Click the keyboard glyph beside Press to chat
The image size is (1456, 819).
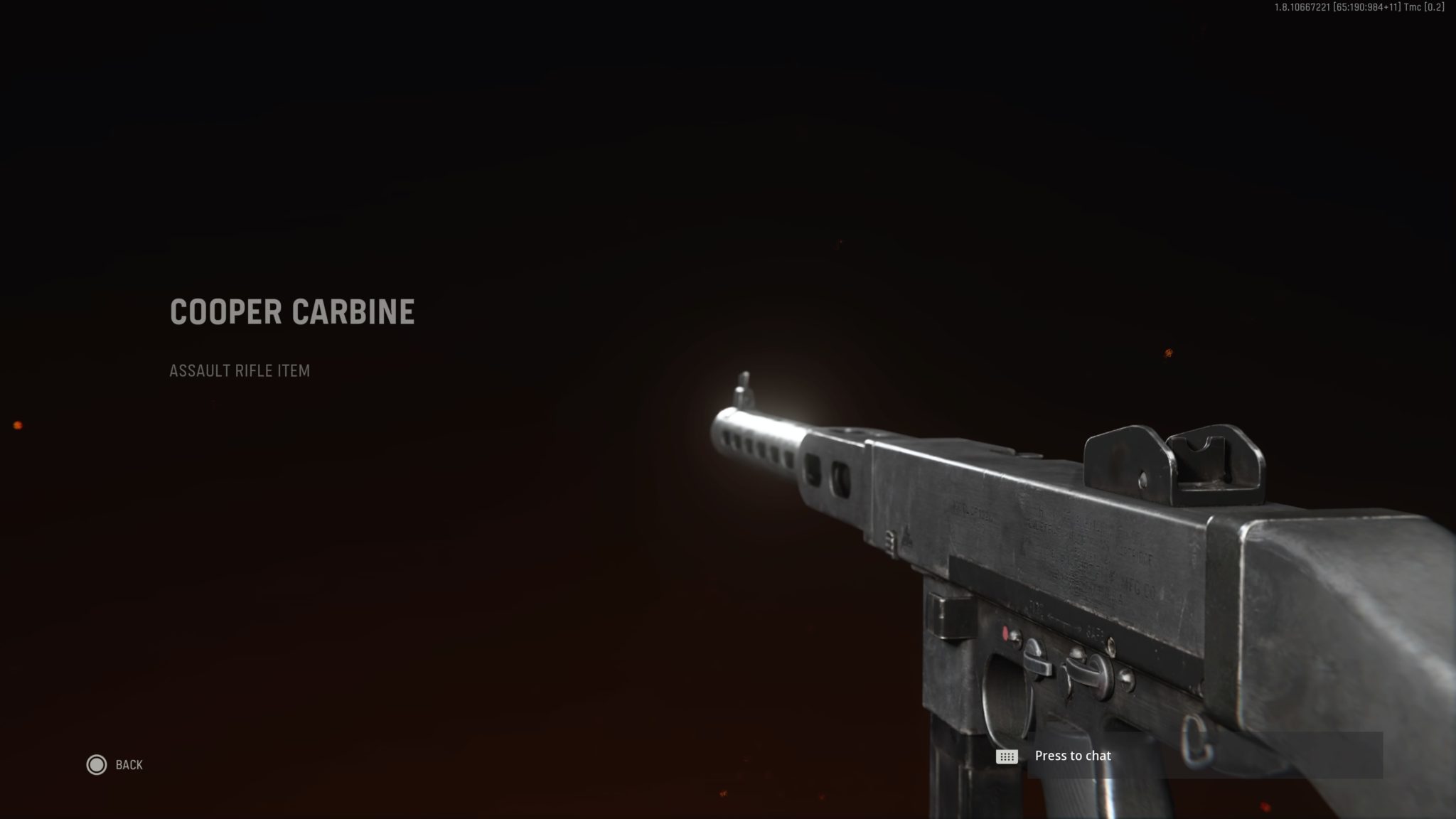(x=1005, y=756)
